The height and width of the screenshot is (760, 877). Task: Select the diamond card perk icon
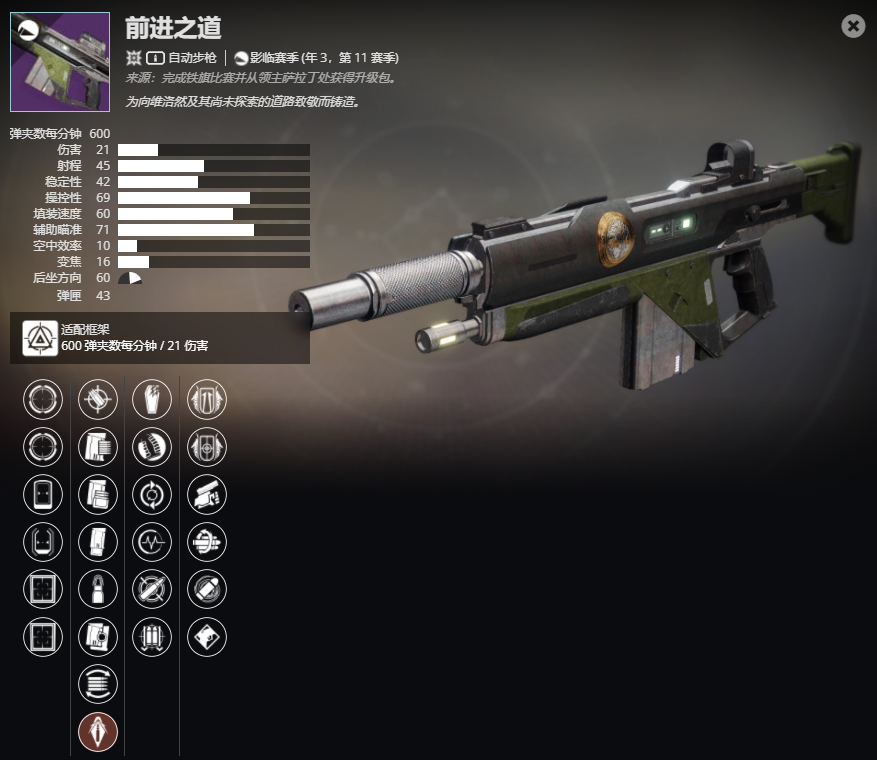tap(207, 637)
